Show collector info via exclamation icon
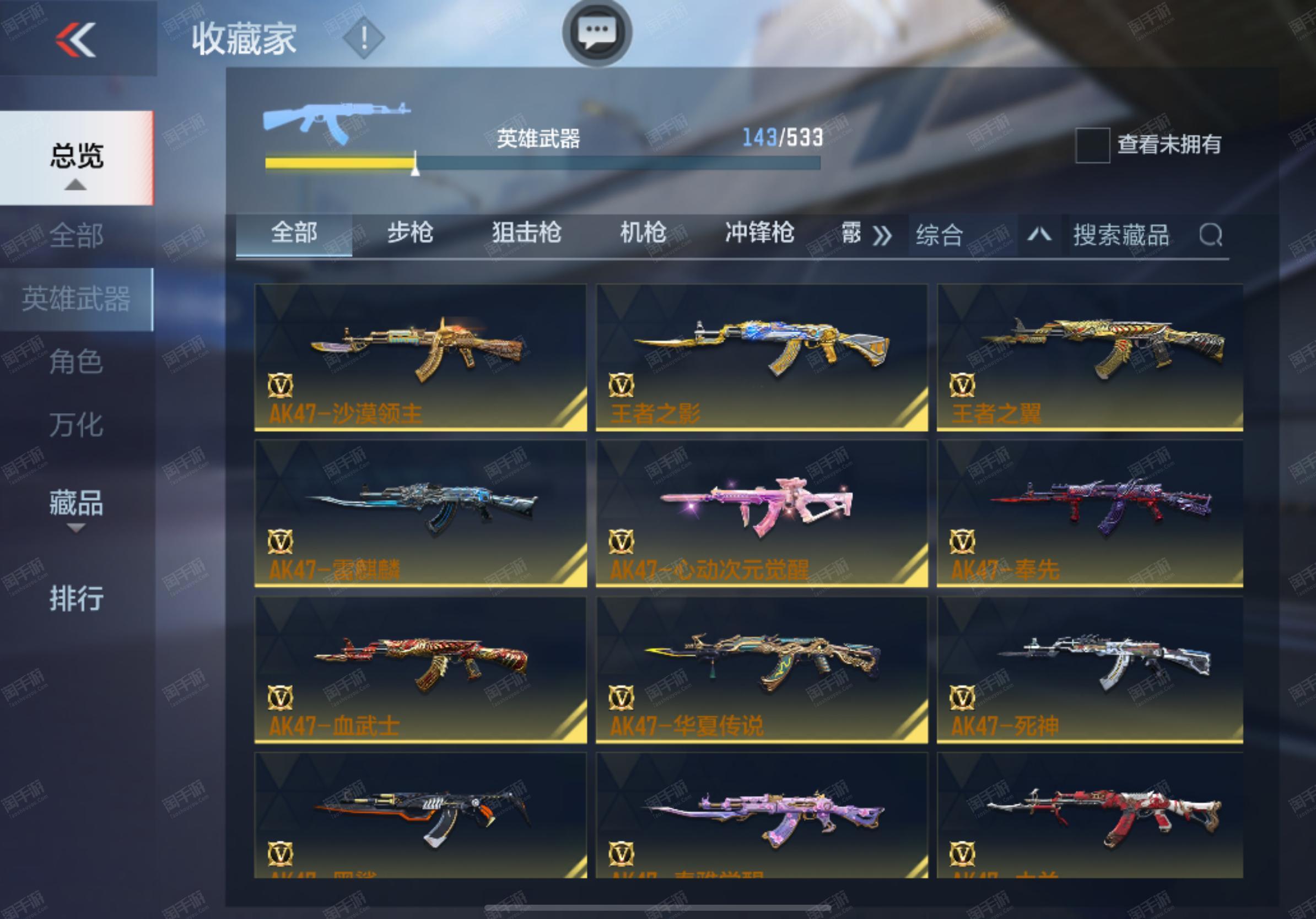 pyautogui.click(x=363, y=39)
